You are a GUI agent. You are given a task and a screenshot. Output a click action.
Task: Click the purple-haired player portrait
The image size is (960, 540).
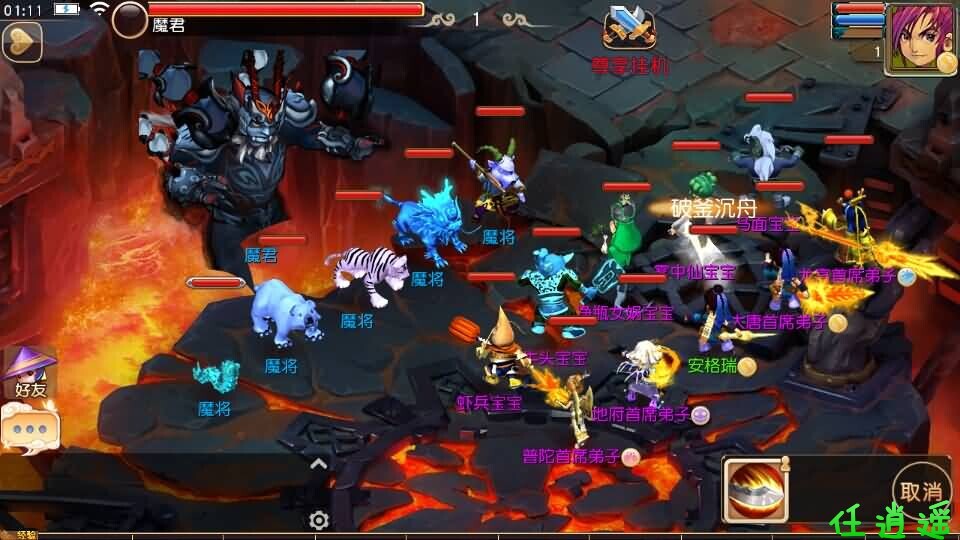point(918,39)
